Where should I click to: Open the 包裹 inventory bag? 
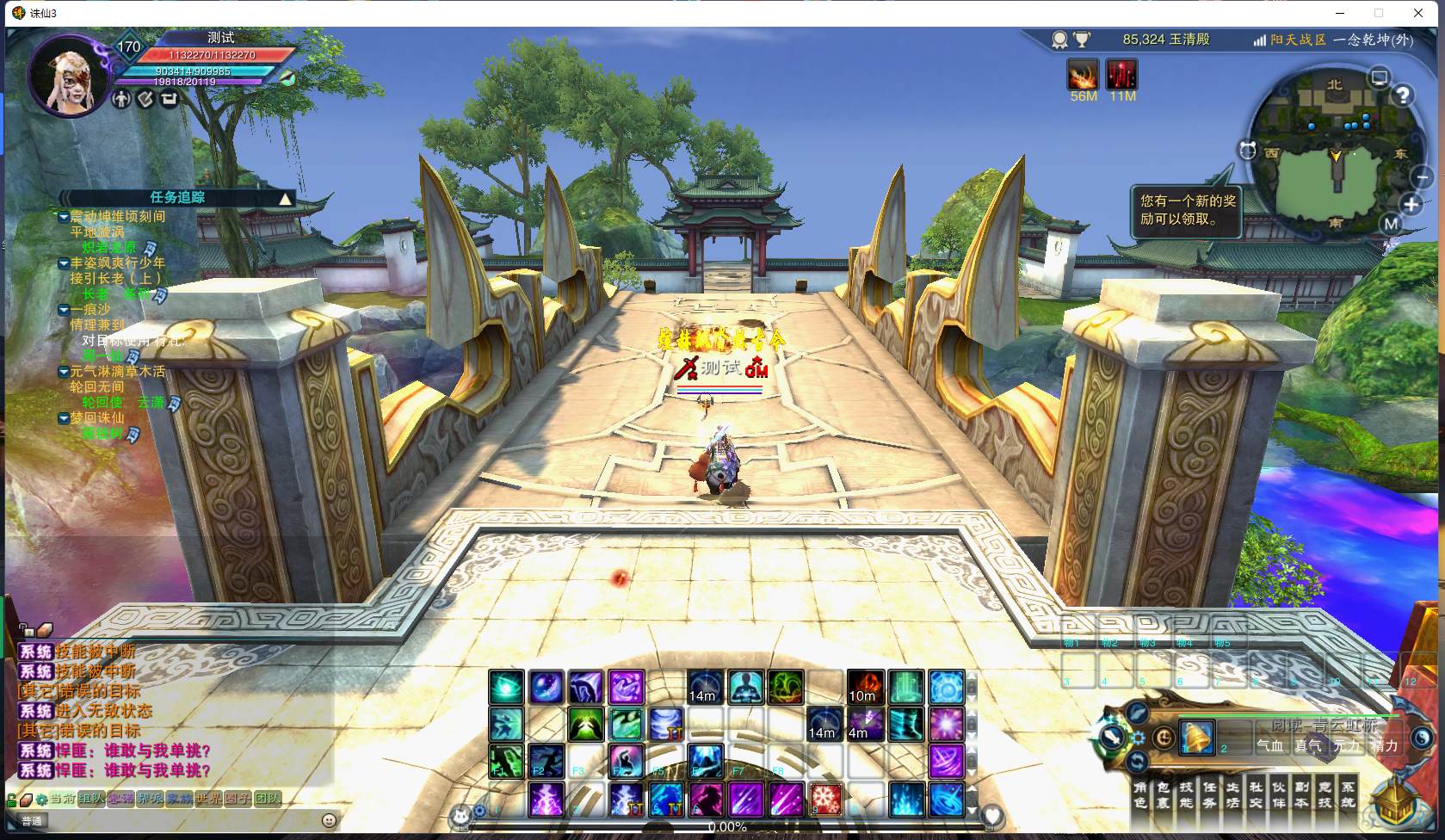click(x=1164, y=794)
